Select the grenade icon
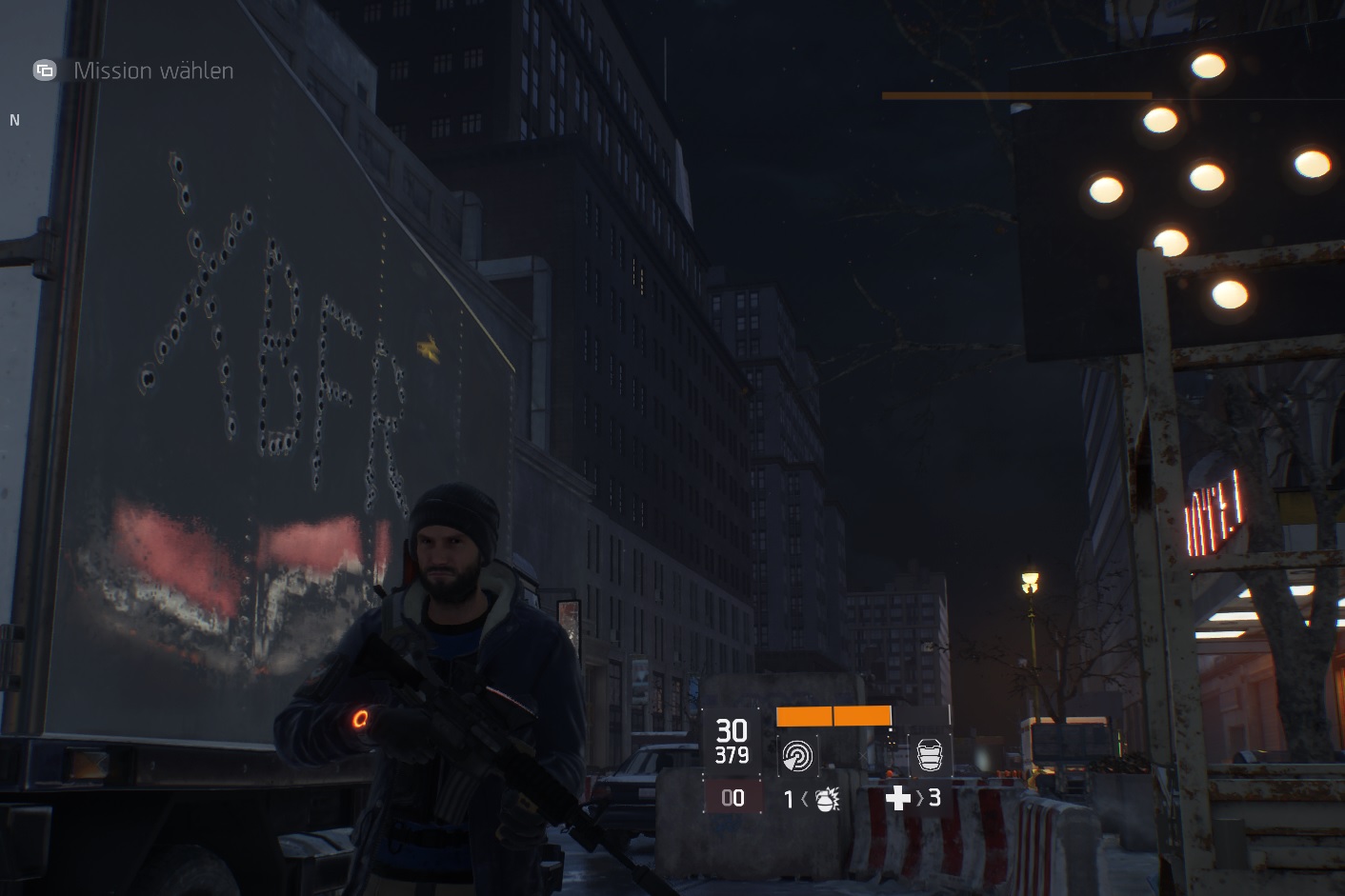1345x896 pixels. [x=826, y=799]
